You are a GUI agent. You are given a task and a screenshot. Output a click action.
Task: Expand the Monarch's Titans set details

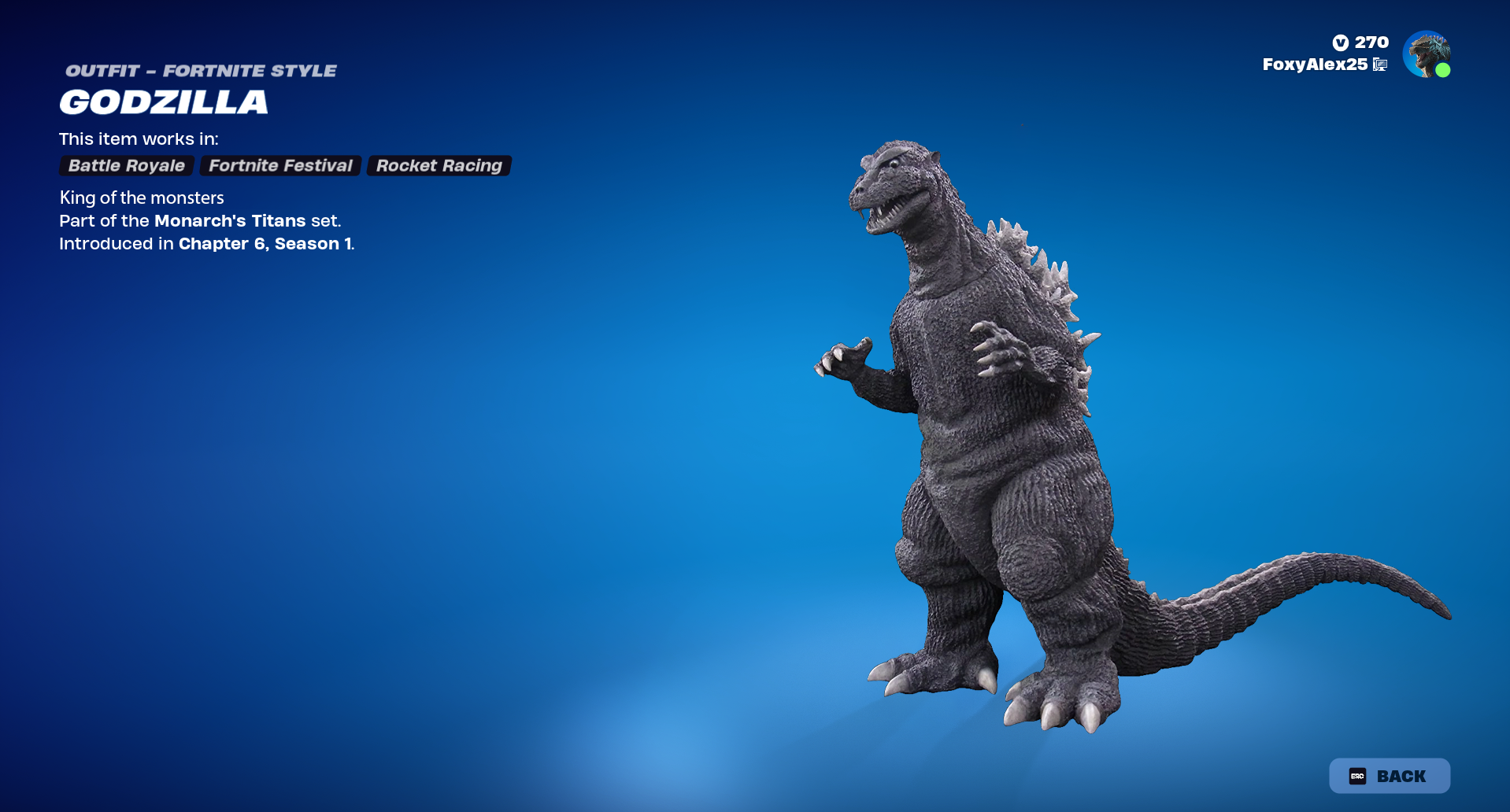point(230,221)
